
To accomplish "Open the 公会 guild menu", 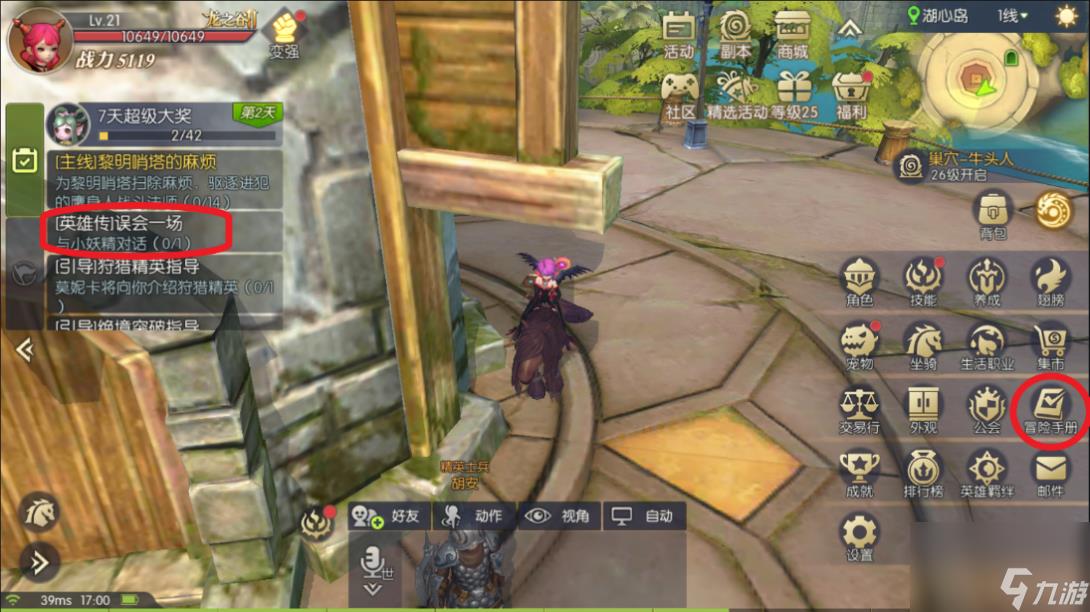I will click(x=986, y=410).
